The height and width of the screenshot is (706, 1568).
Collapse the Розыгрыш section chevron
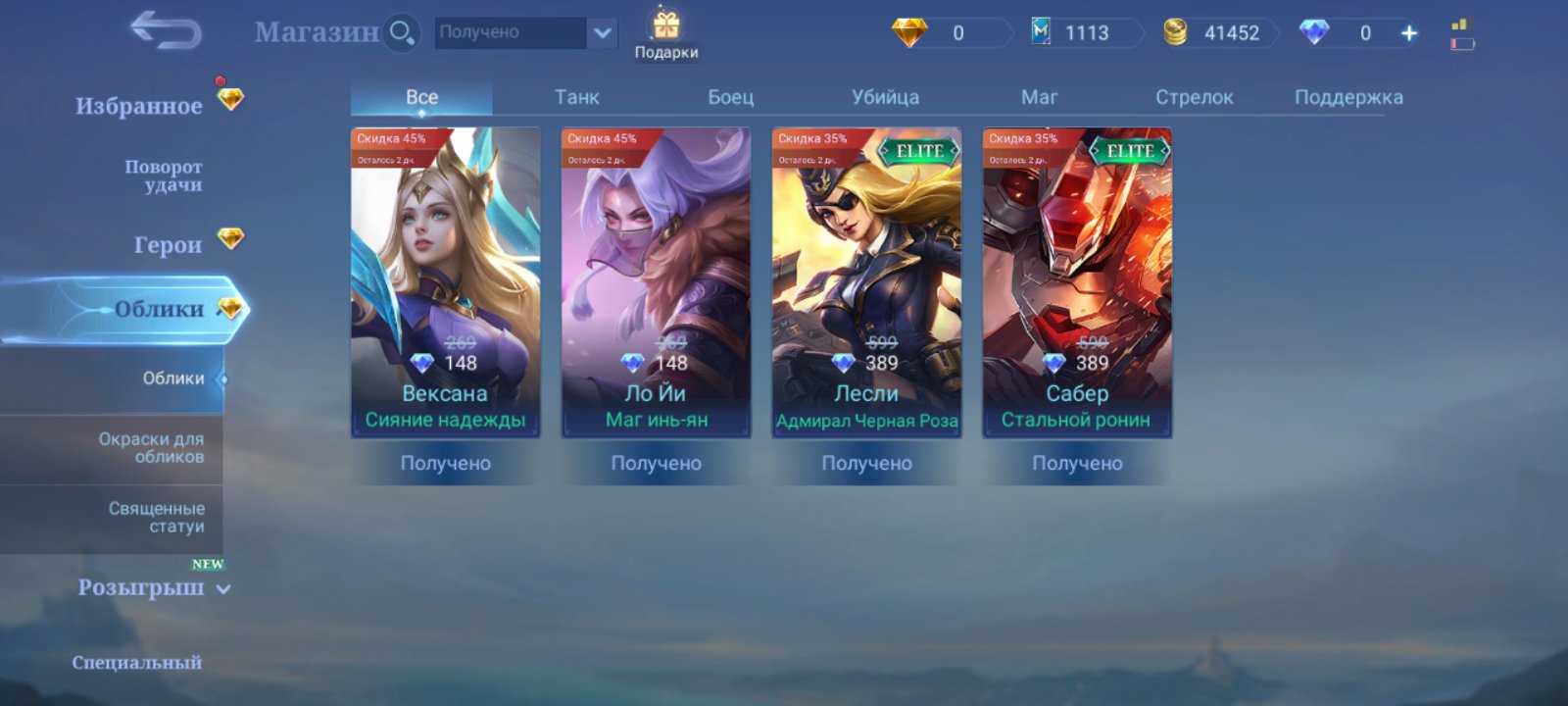(222, 589)
